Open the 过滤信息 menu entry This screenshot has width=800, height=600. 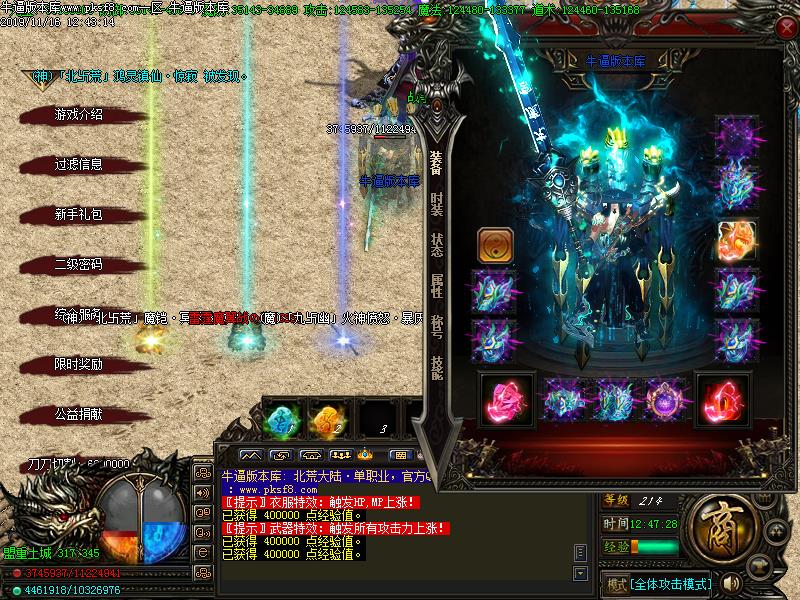tap(78, 165)
